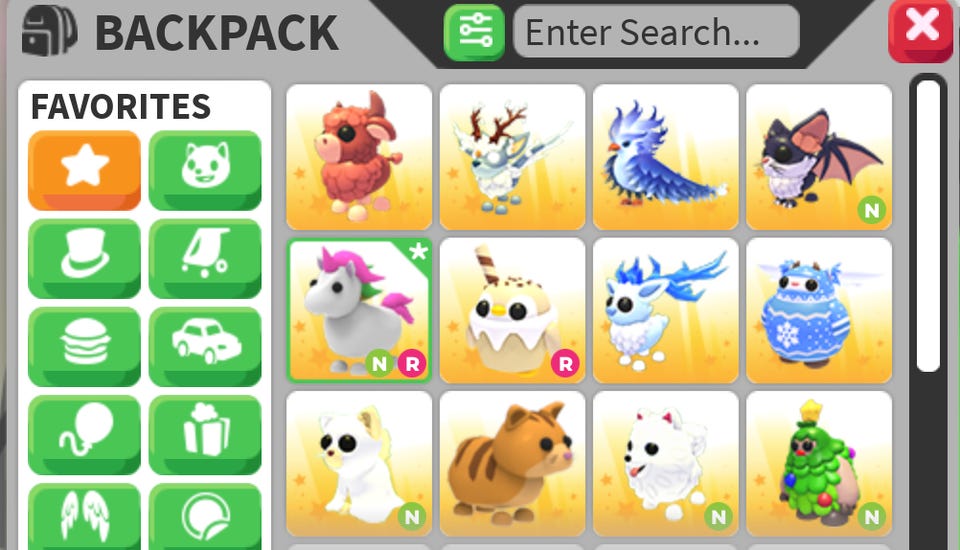This screenshot has width=960, height=550.
Task: Click the backpack's vertical scrollbar
Action: 928,225
